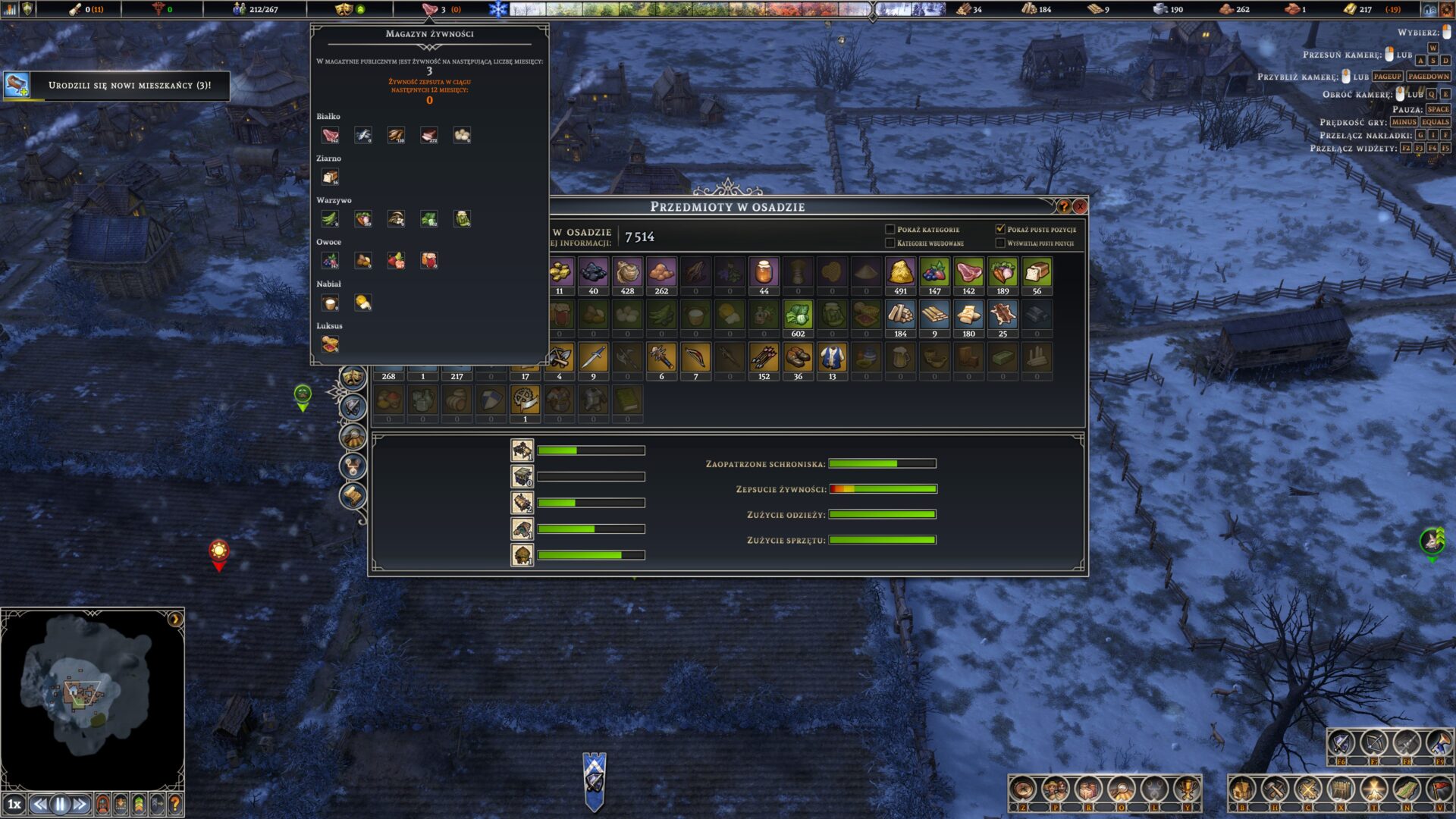The height and width of the screenshot is (819, 1456).
Task: Click the arrows item showing 152
Action: coord(764,357)
